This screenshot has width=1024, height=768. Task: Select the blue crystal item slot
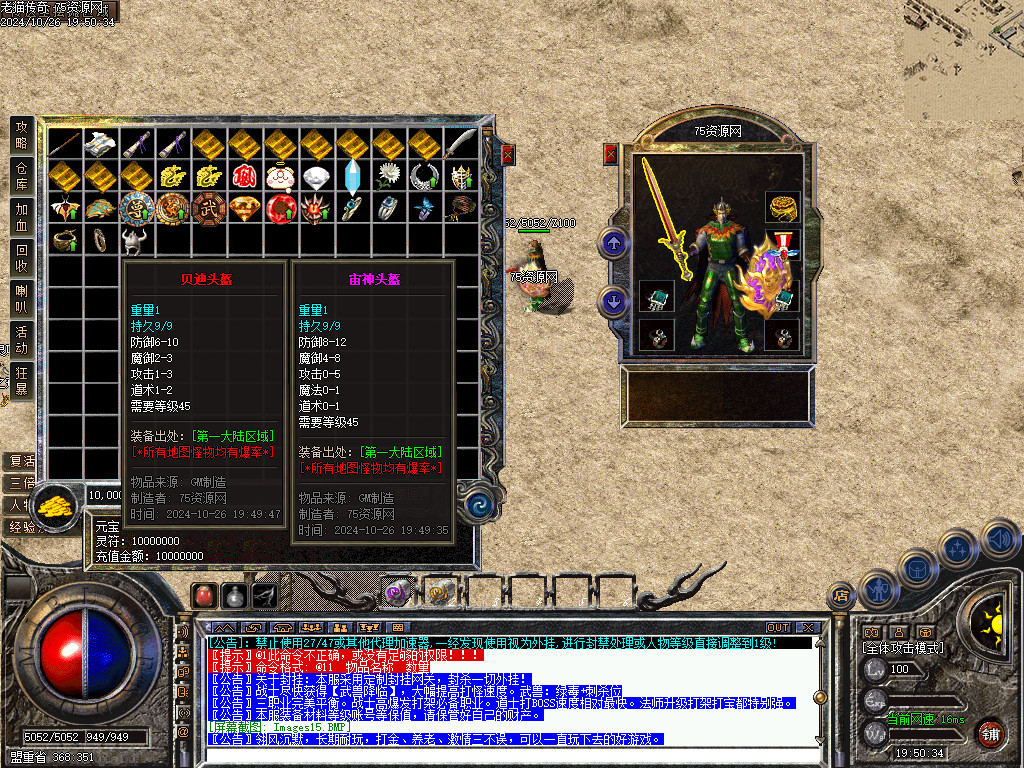click(353, 177)
